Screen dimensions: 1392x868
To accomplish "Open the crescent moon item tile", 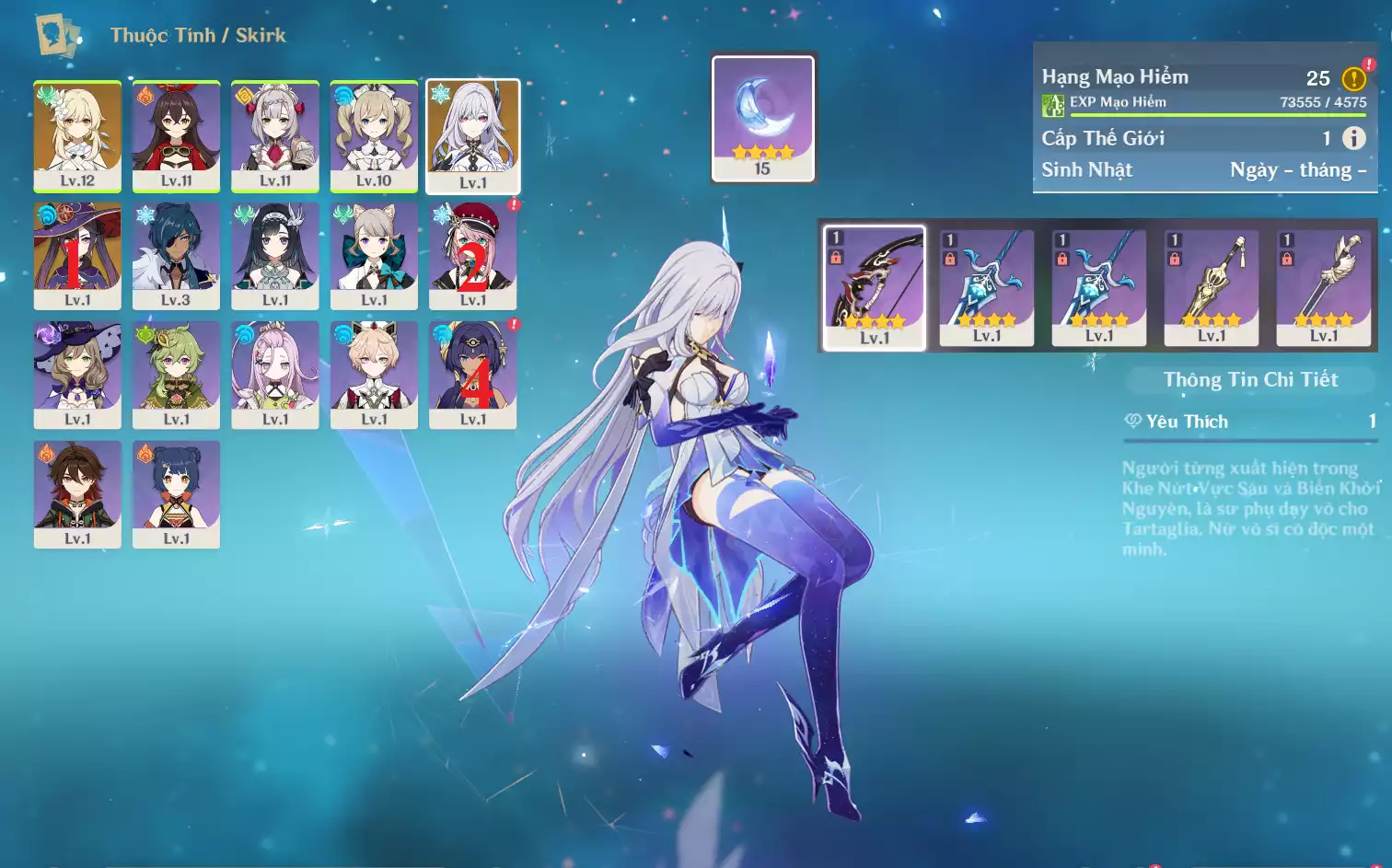I will point(763,117).
